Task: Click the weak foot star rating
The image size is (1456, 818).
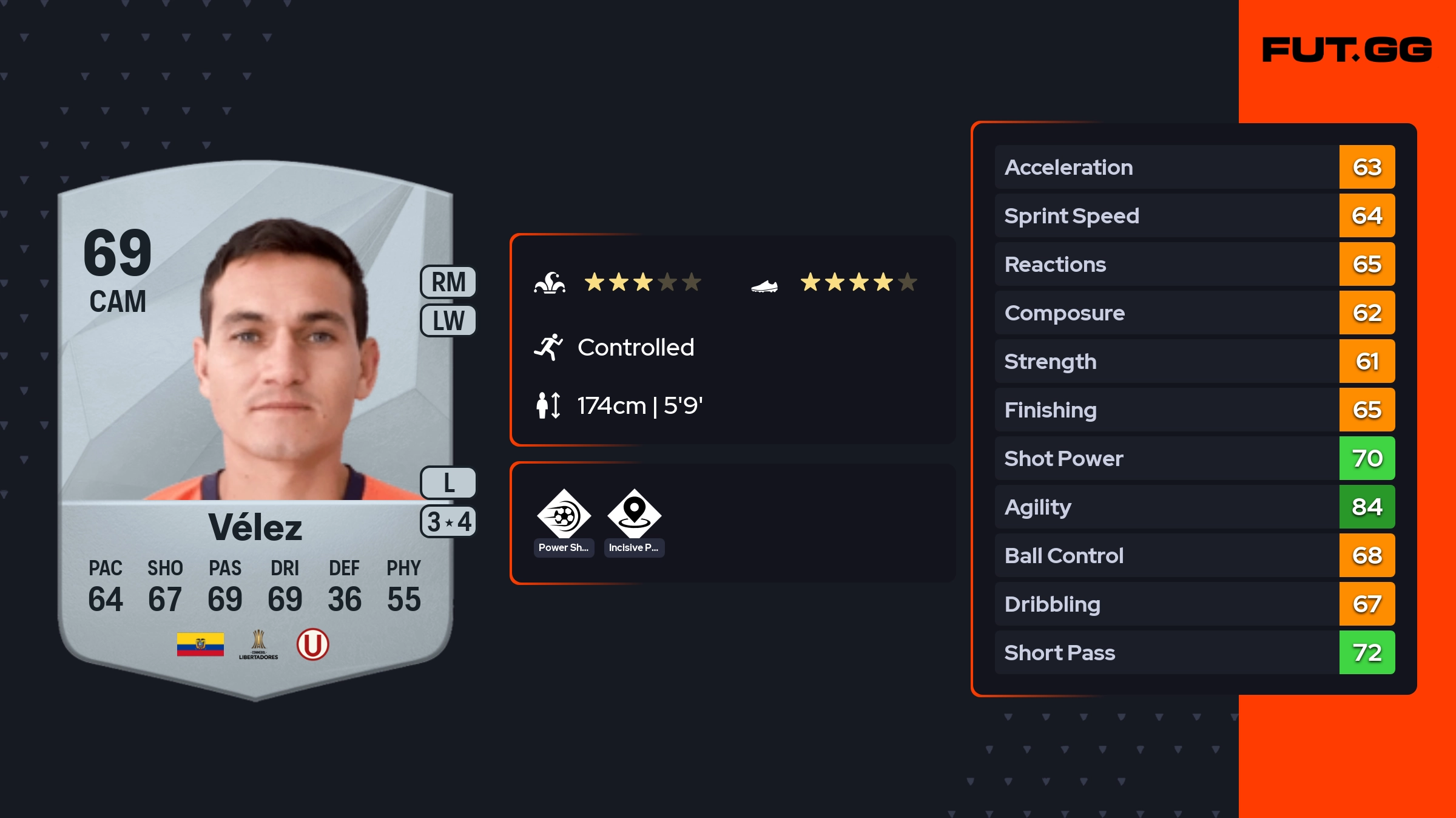Action: pyautogui.click(x=858, y=282)
